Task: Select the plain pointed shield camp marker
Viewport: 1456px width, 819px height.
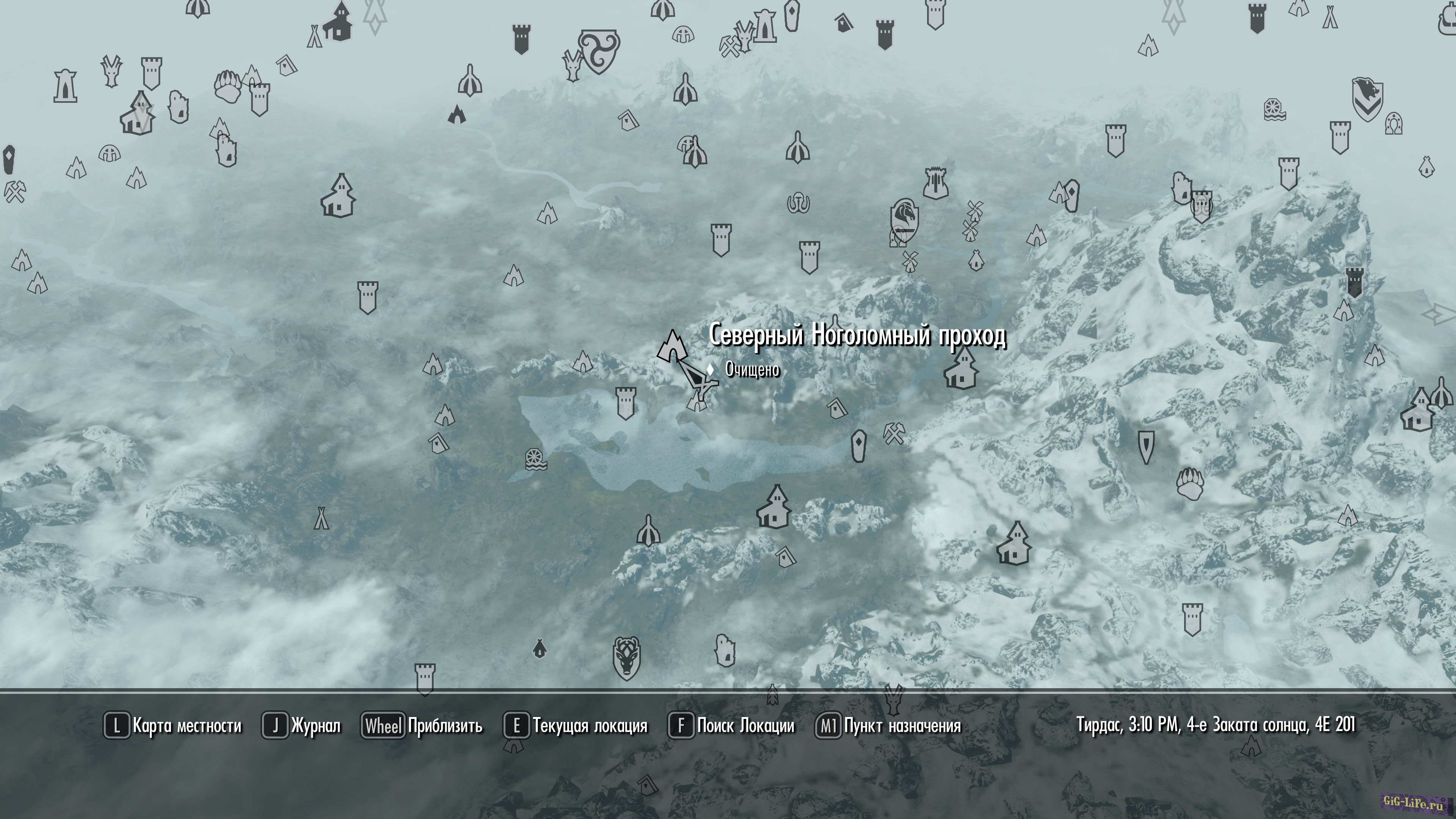Action: [1146, 447]
